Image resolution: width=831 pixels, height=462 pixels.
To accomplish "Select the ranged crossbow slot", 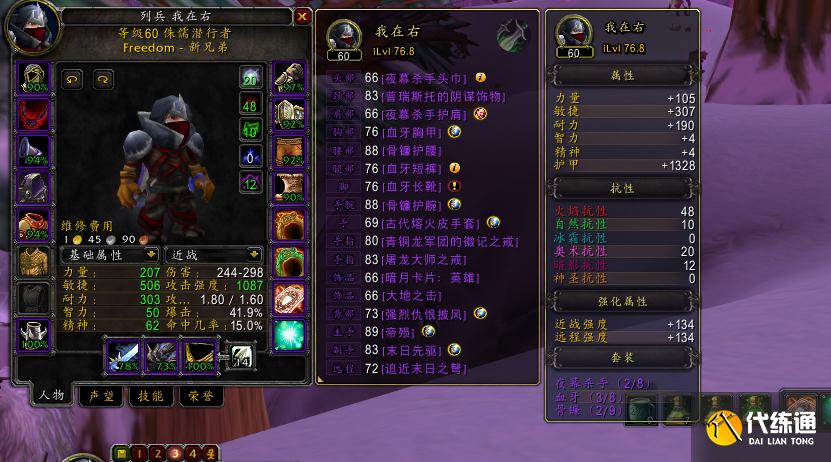I will (199, 353).
